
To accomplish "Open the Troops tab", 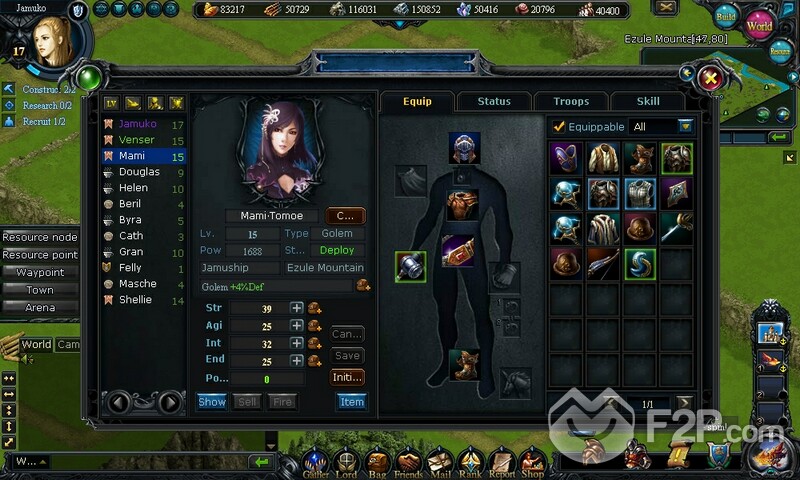I will tap(571, 101).
